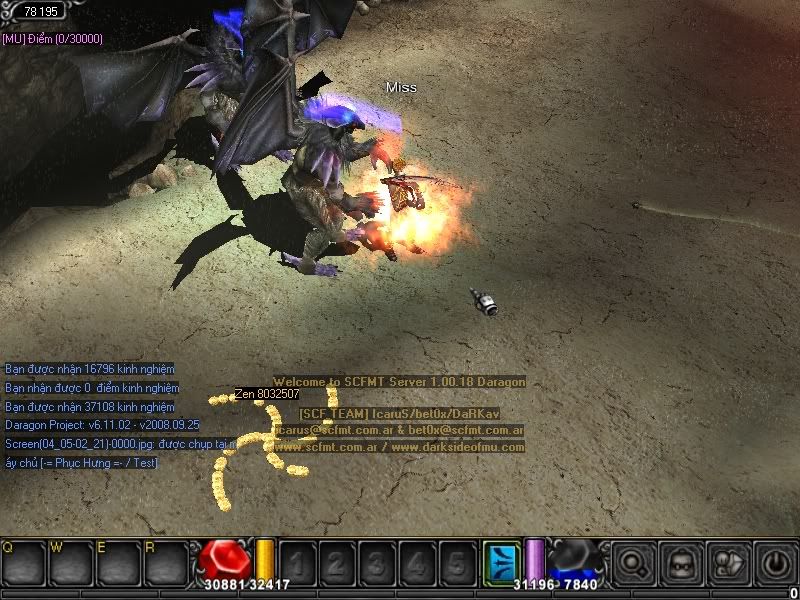Click the power system menu button
Viewport: 800px width, 600px height.
[x=775, y=562]
